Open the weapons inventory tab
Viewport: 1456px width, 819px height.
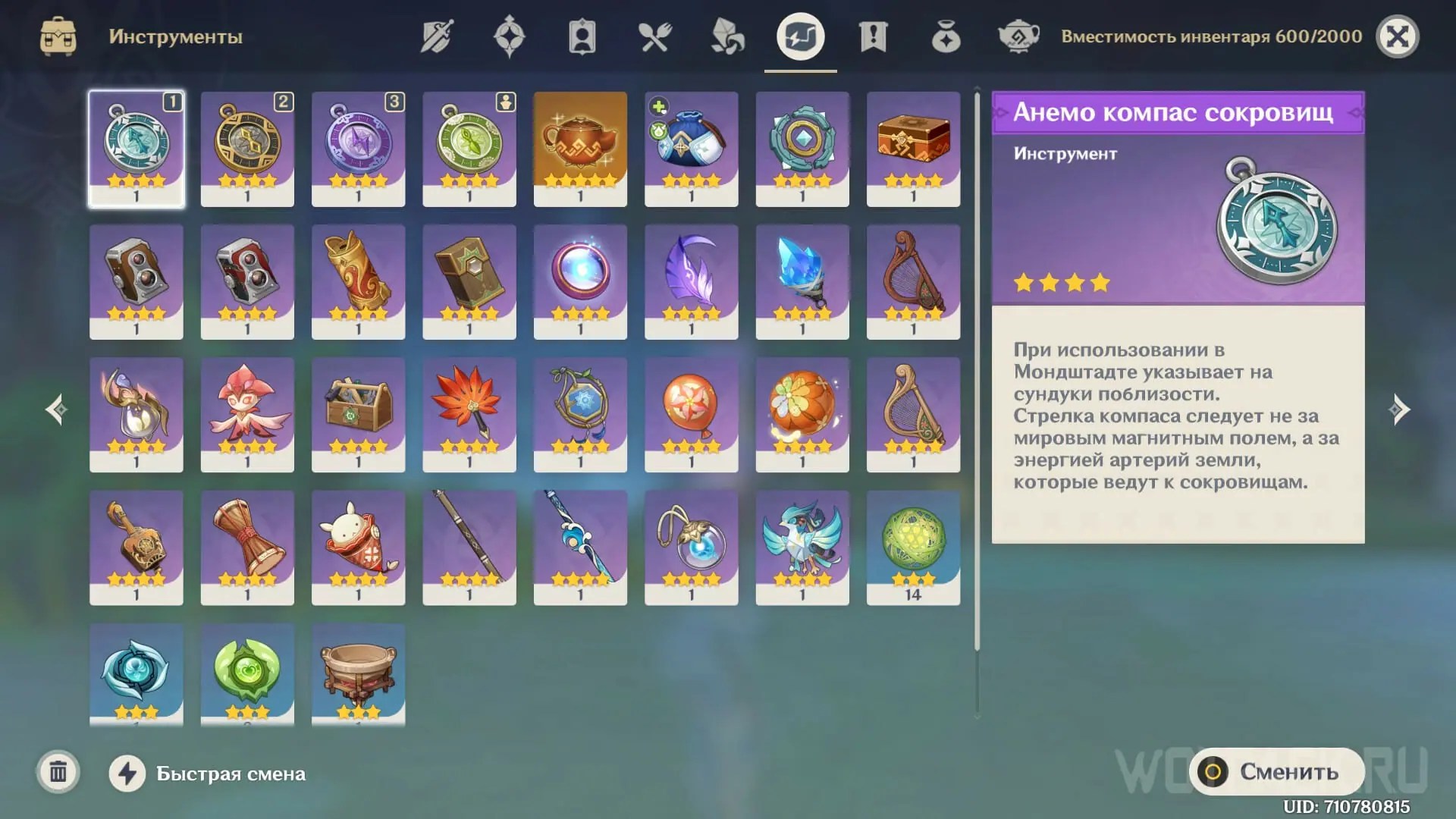pos(436,36)
